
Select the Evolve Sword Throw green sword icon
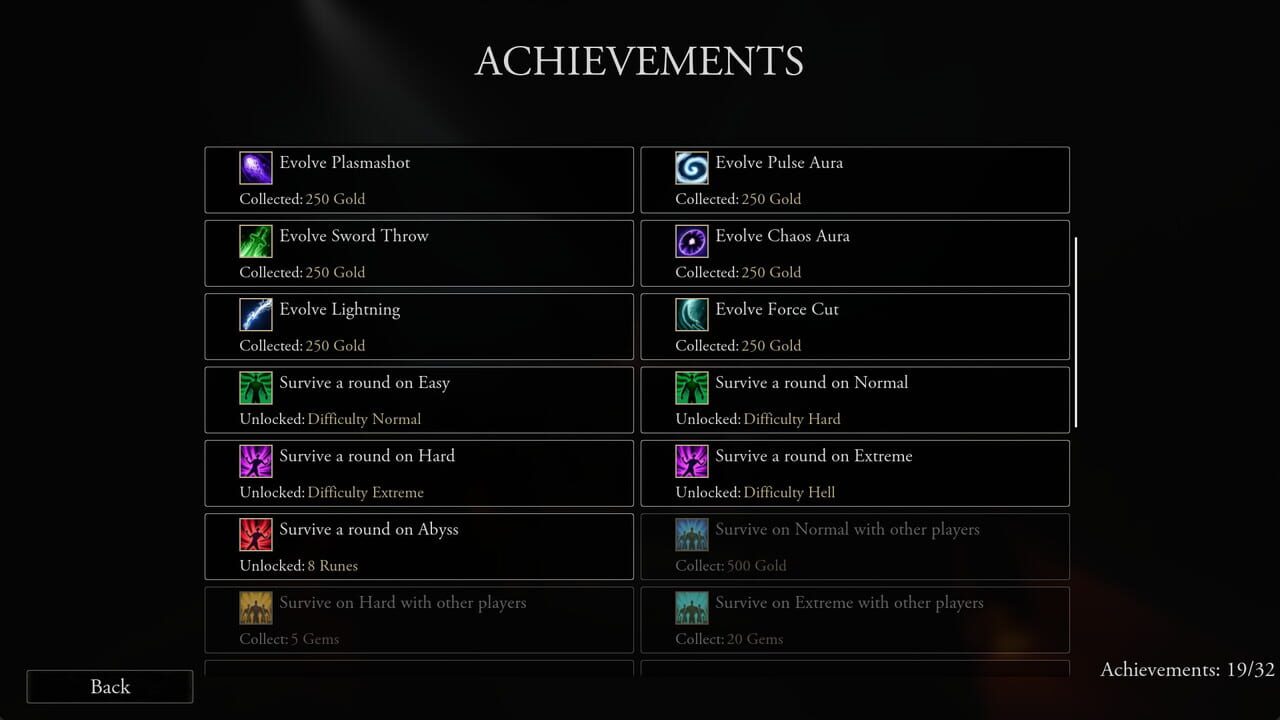point(256,241)
